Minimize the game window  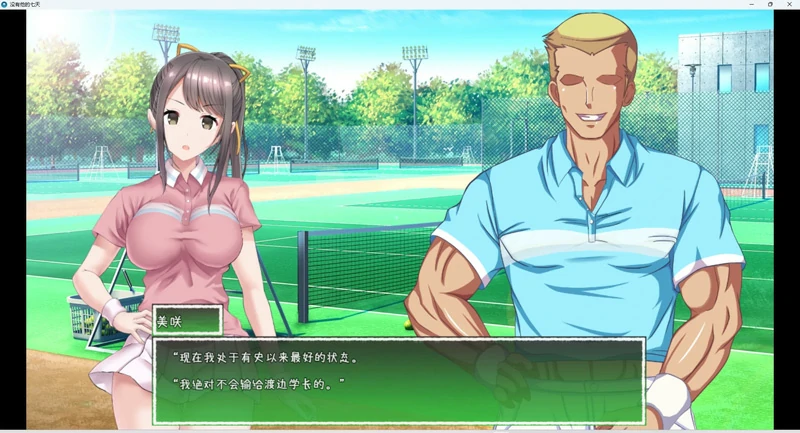[x=751, y=4]
